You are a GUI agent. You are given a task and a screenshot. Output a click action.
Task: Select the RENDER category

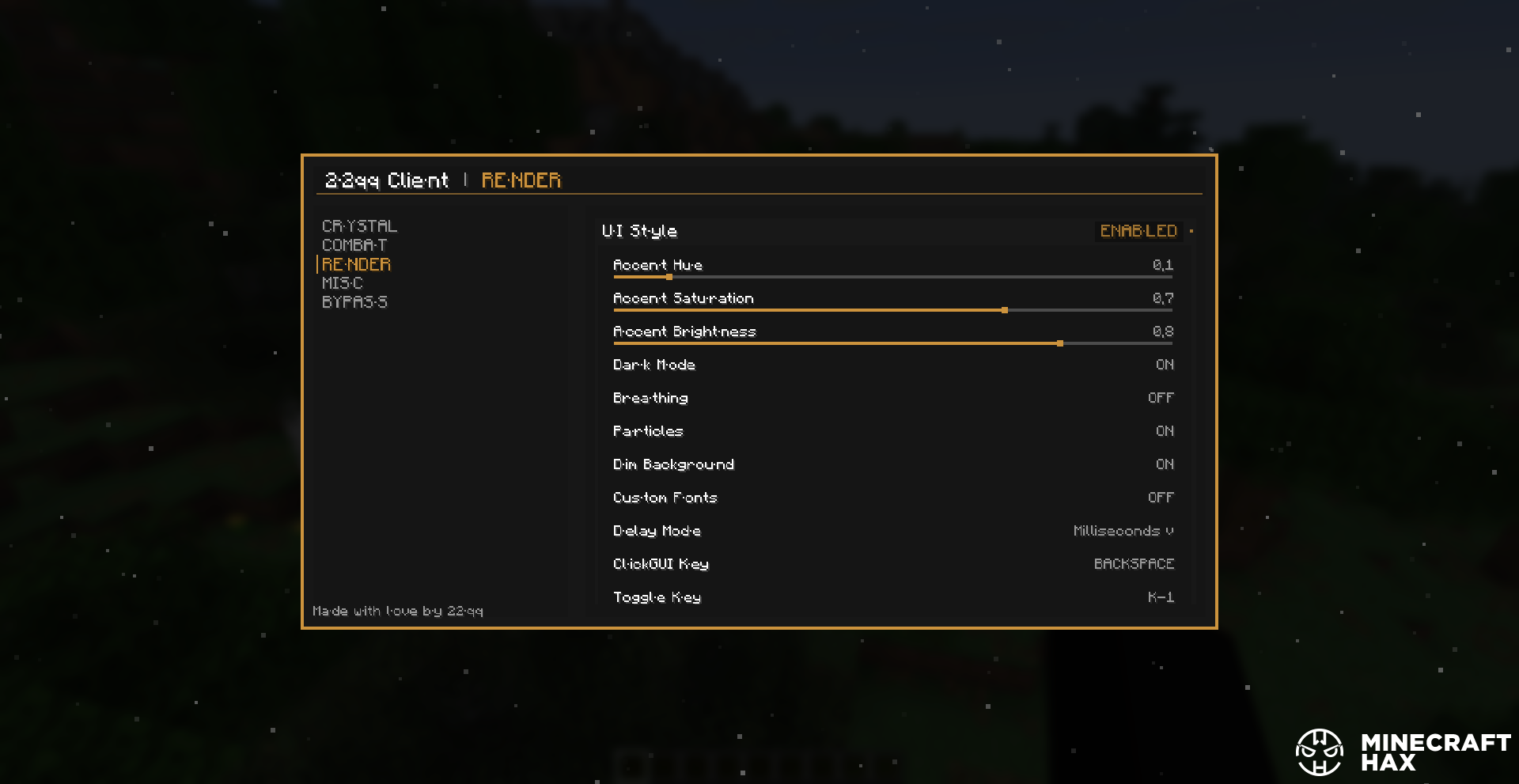pyautogui.click(x=356, y=264)
